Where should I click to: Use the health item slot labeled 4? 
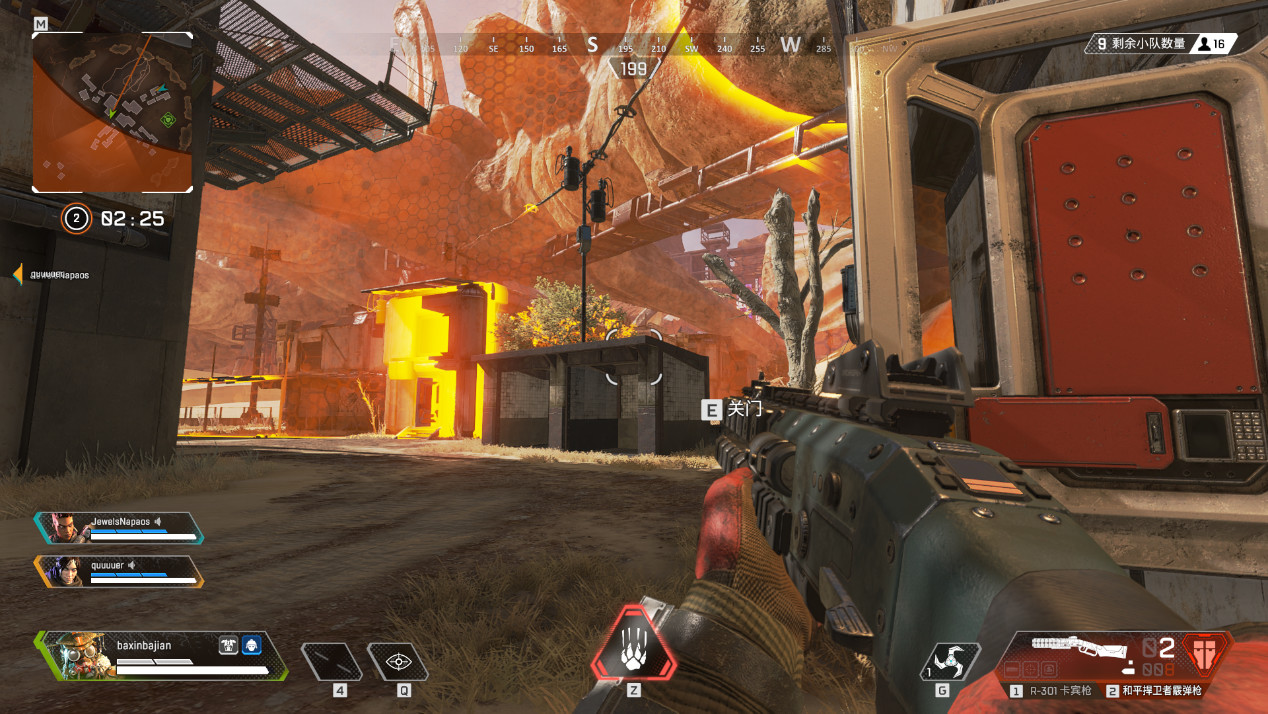(332, 661)
